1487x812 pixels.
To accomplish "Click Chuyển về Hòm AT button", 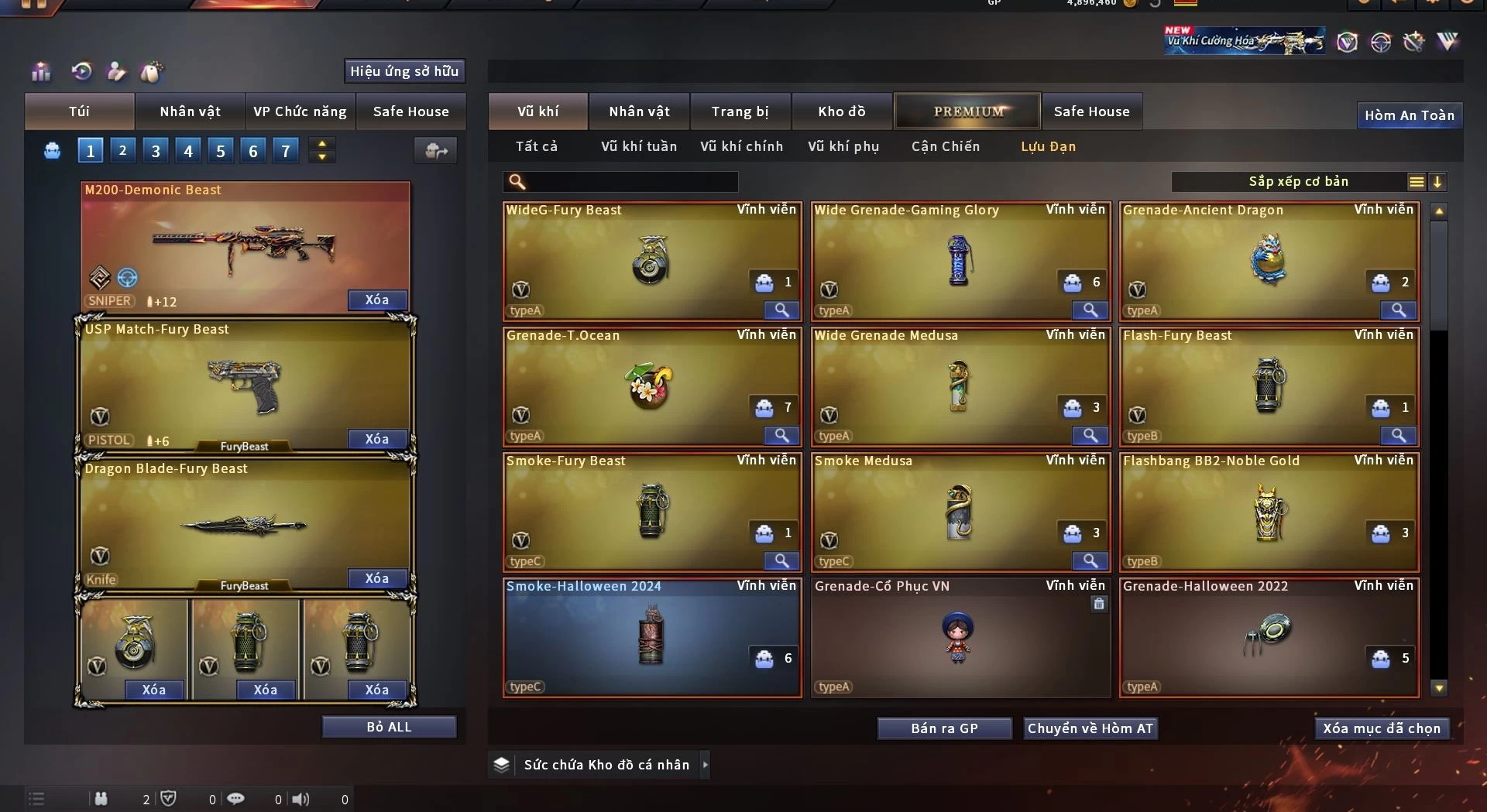I will [1090, 728].
